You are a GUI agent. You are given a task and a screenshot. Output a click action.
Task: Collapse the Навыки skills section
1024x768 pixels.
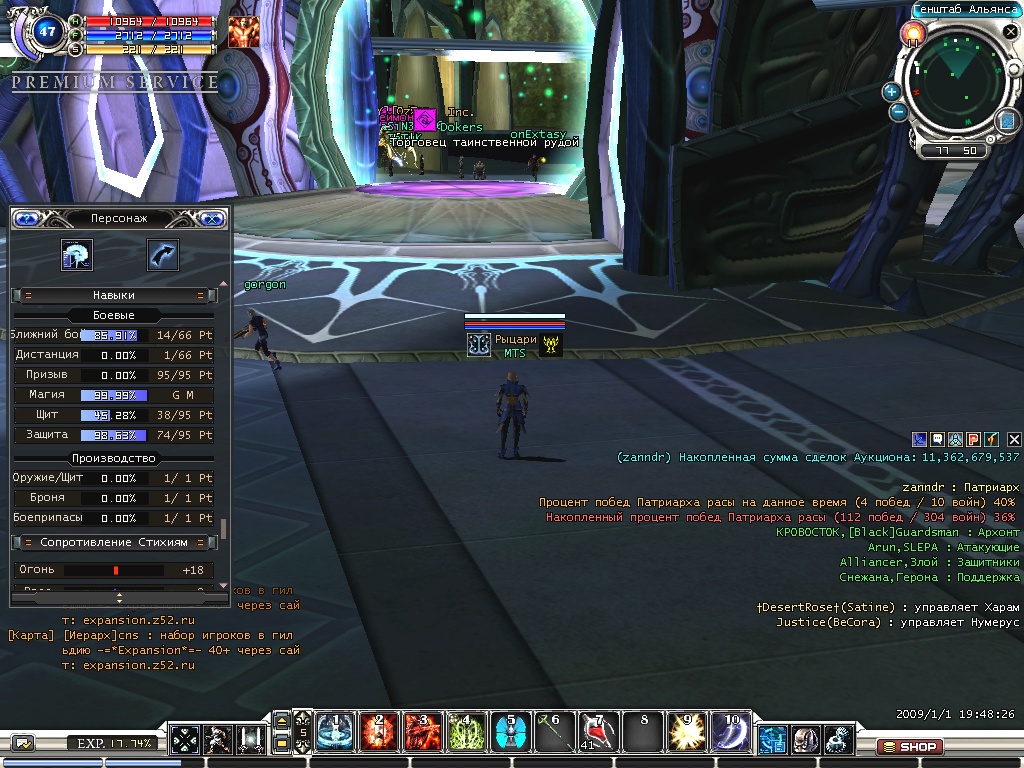[x=27, y=295]
